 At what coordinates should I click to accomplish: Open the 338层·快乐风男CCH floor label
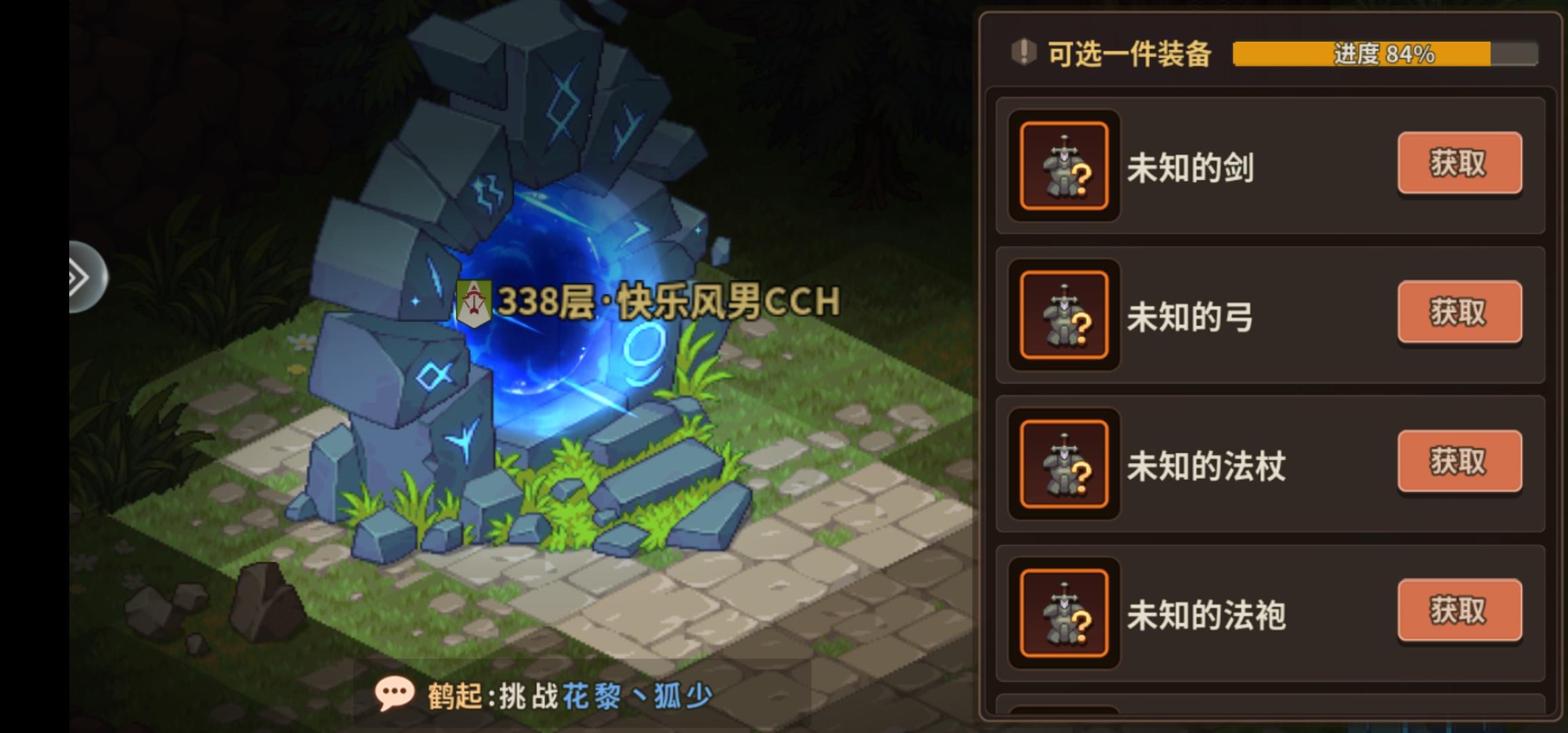click(669, 299)
